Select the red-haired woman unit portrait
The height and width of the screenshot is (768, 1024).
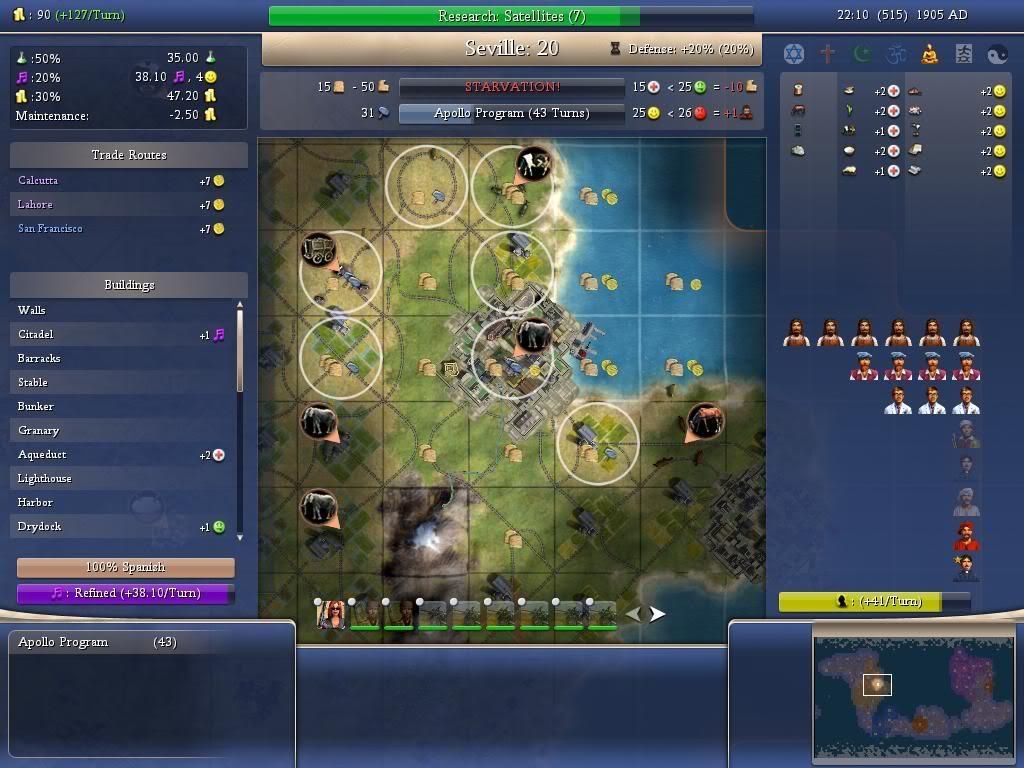tap(332, 615)
